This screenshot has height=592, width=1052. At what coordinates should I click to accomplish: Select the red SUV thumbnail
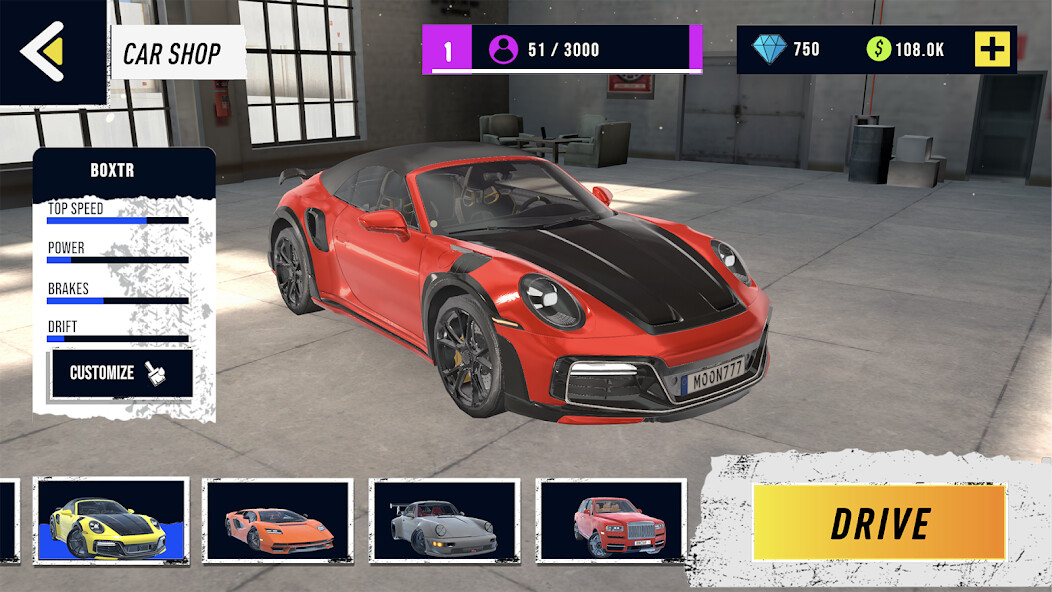[x=611, y=520]
